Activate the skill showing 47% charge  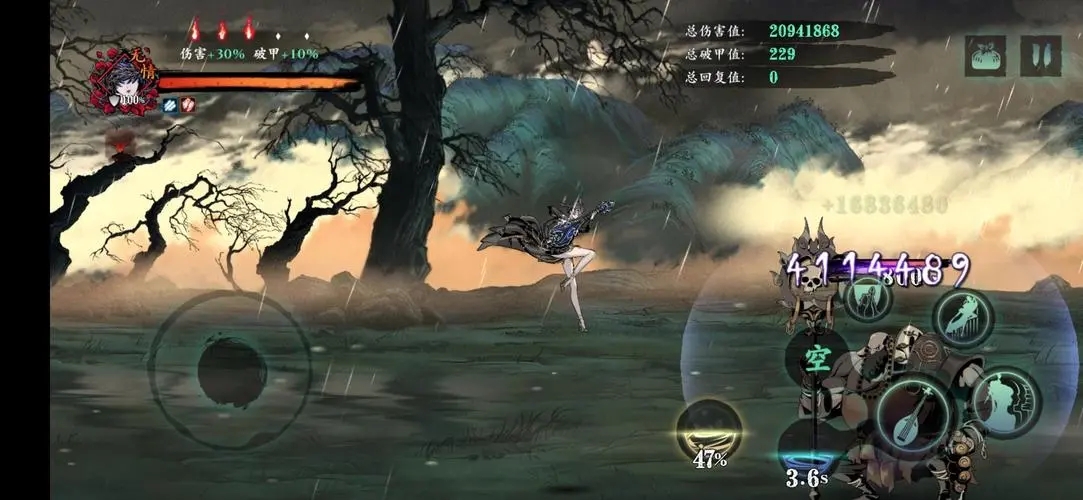(709, 430)
